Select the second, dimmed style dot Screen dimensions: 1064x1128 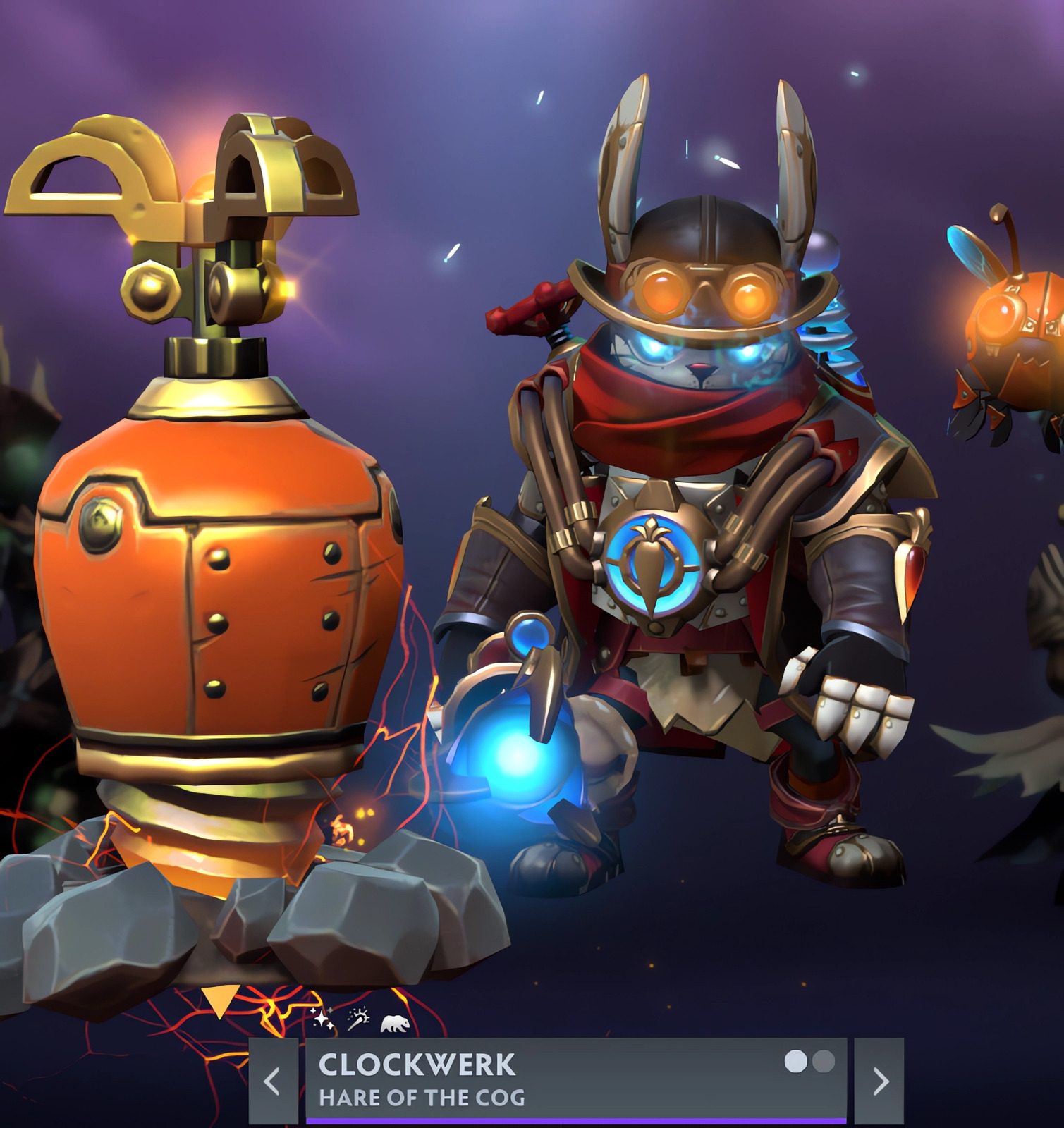(x=824, y=1061)
